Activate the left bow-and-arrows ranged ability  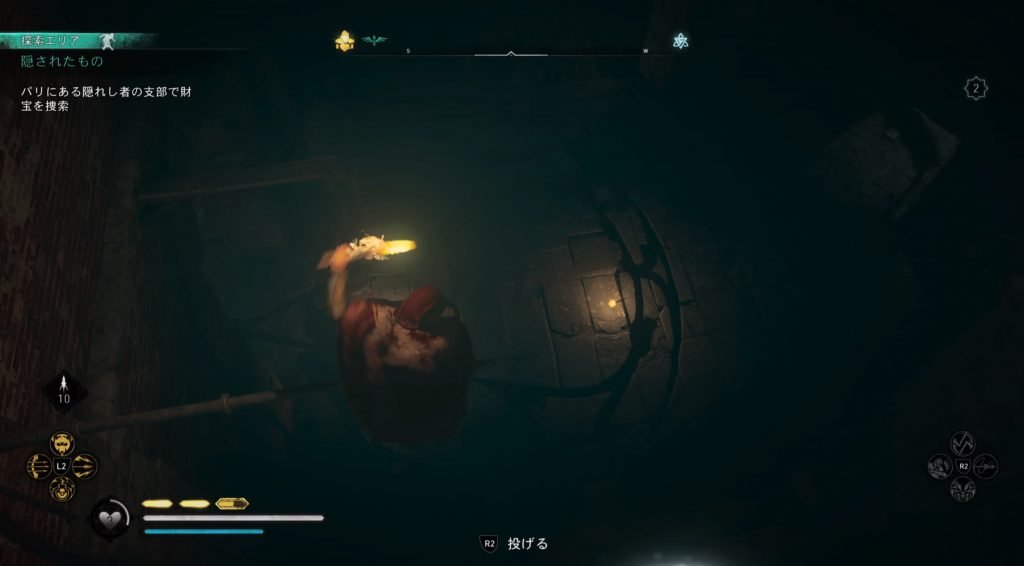pyautogui.click(x=39, y=466)
